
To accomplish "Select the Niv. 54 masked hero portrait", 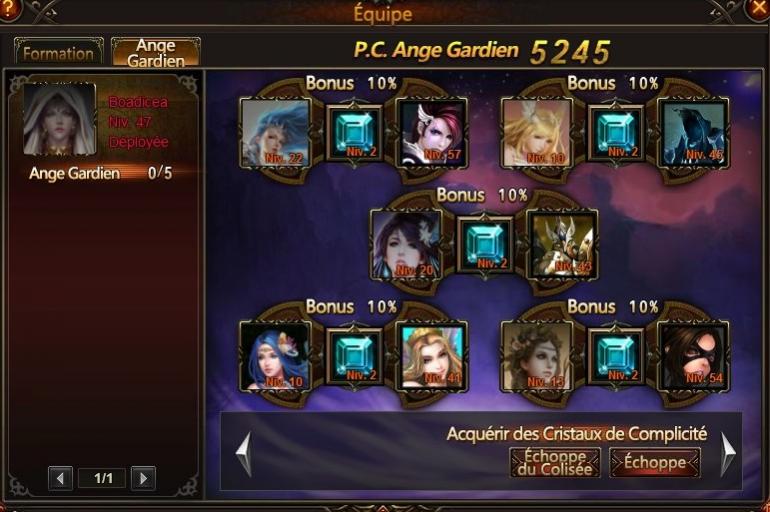I will (693, 357).
